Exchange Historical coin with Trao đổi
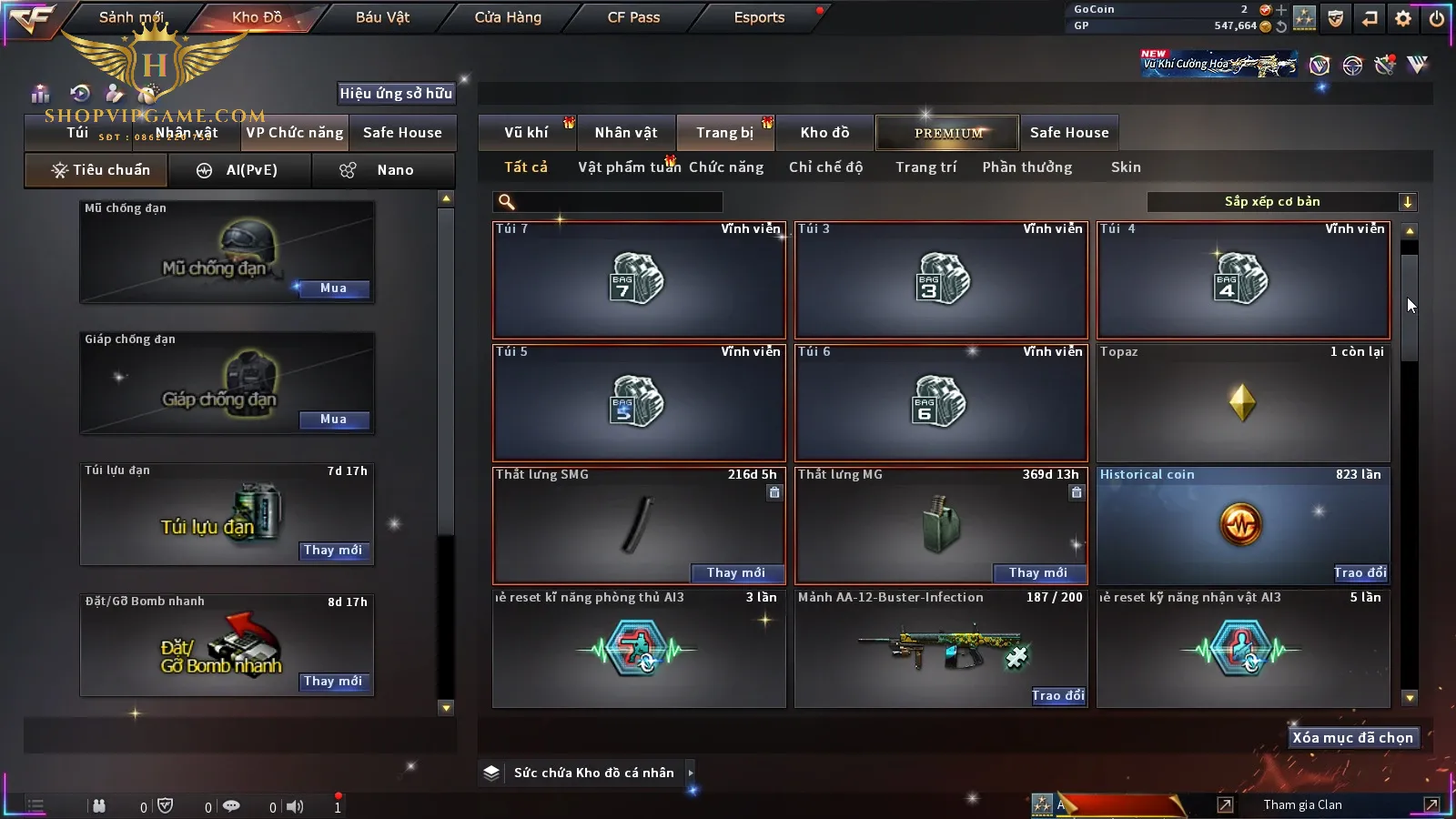Image resolution: width=1456 pixels, height=819 pixels. [x=1360, y=572]
